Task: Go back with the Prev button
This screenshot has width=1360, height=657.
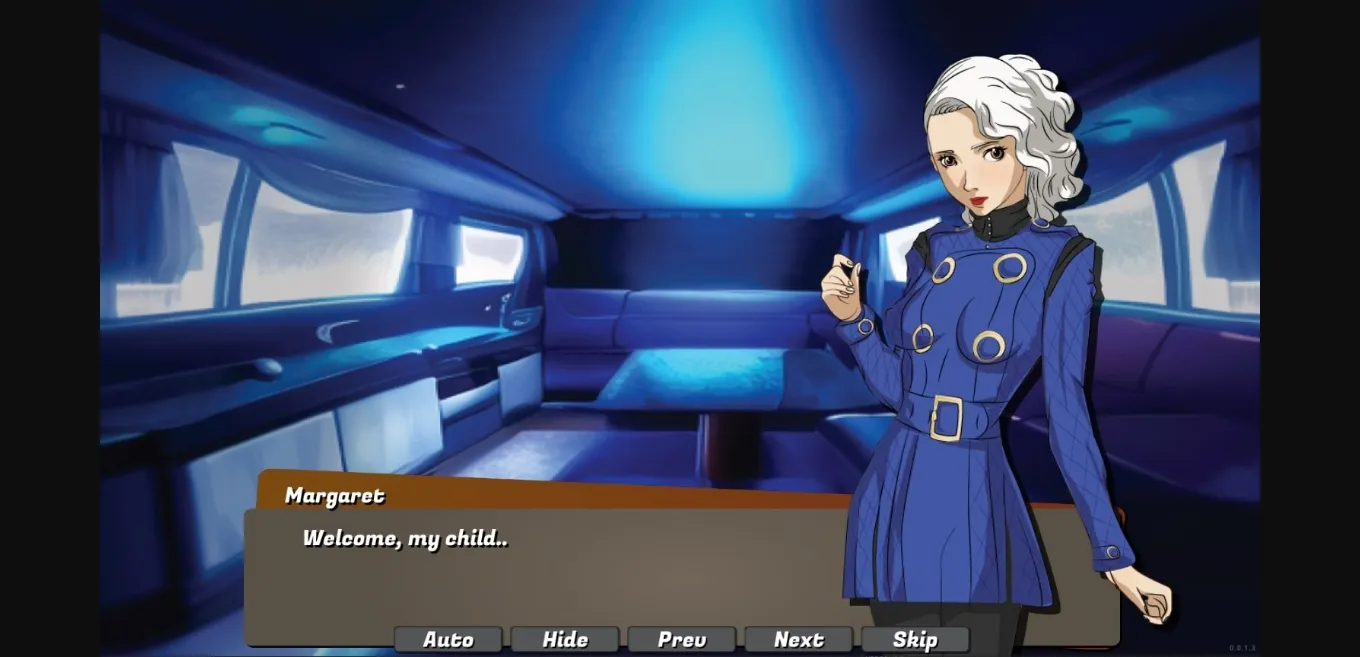Action: (x=682, y=640)
